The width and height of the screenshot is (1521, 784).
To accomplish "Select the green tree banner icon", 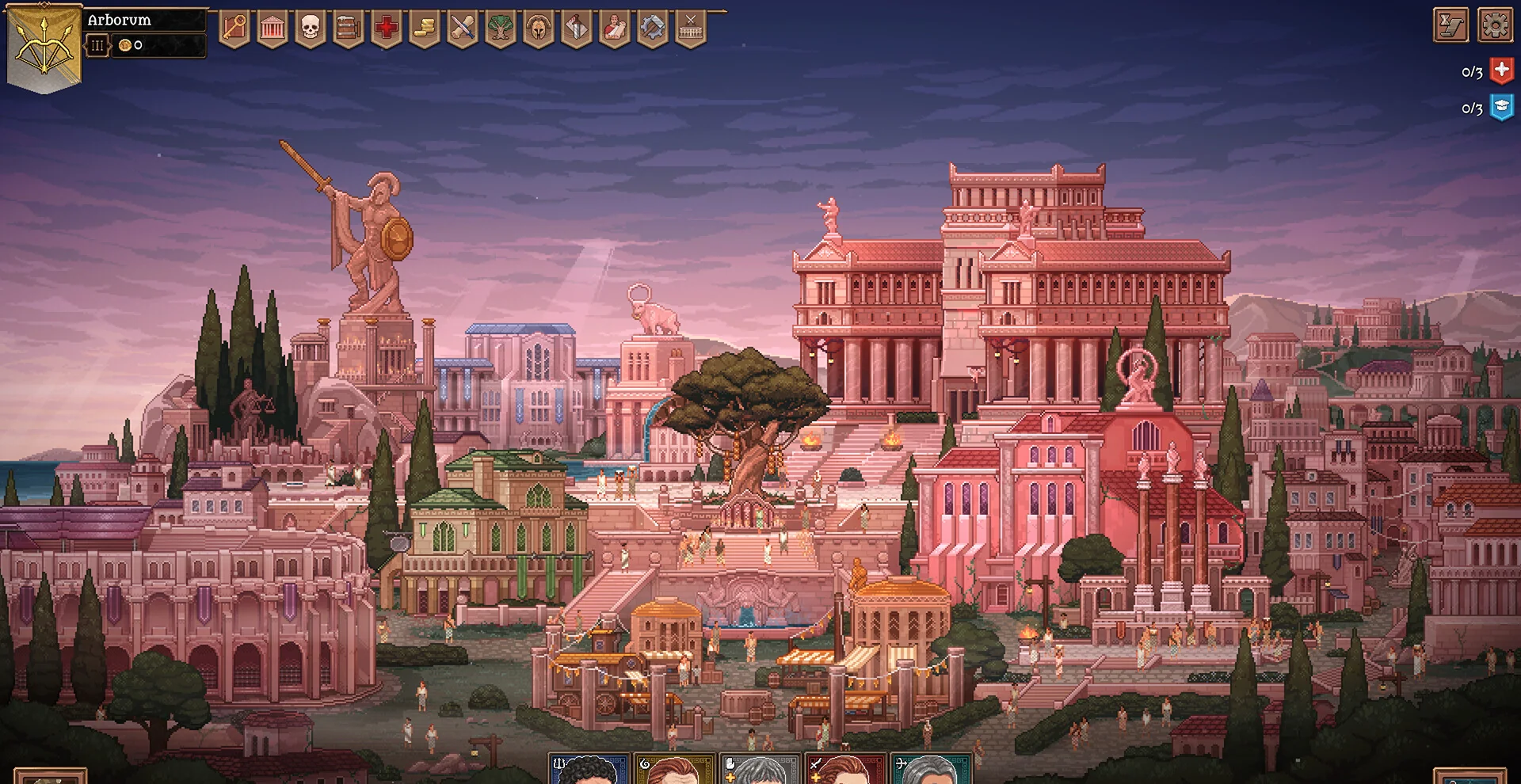I will (501, 29).
